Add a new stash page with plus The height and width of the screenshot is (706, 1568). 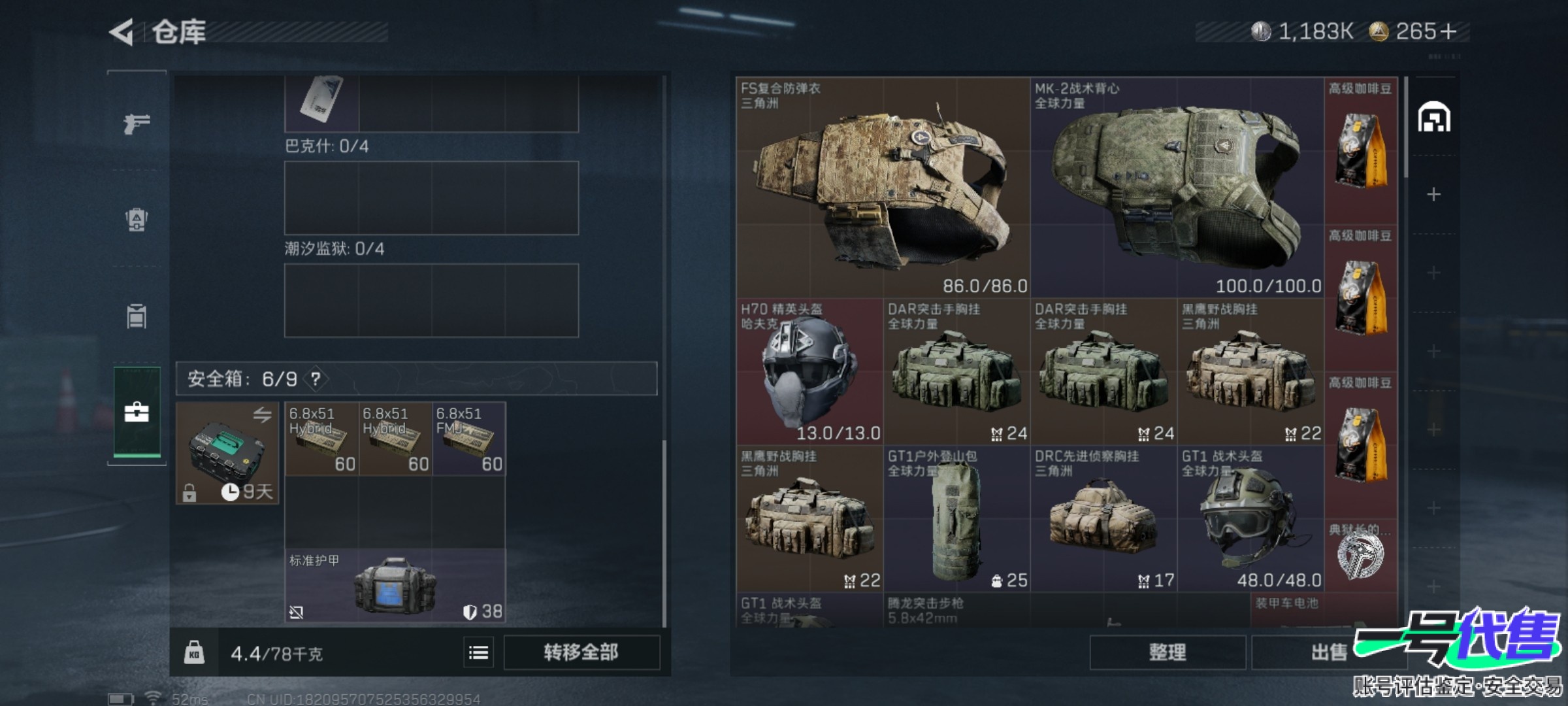click(x=1433, y=195)
